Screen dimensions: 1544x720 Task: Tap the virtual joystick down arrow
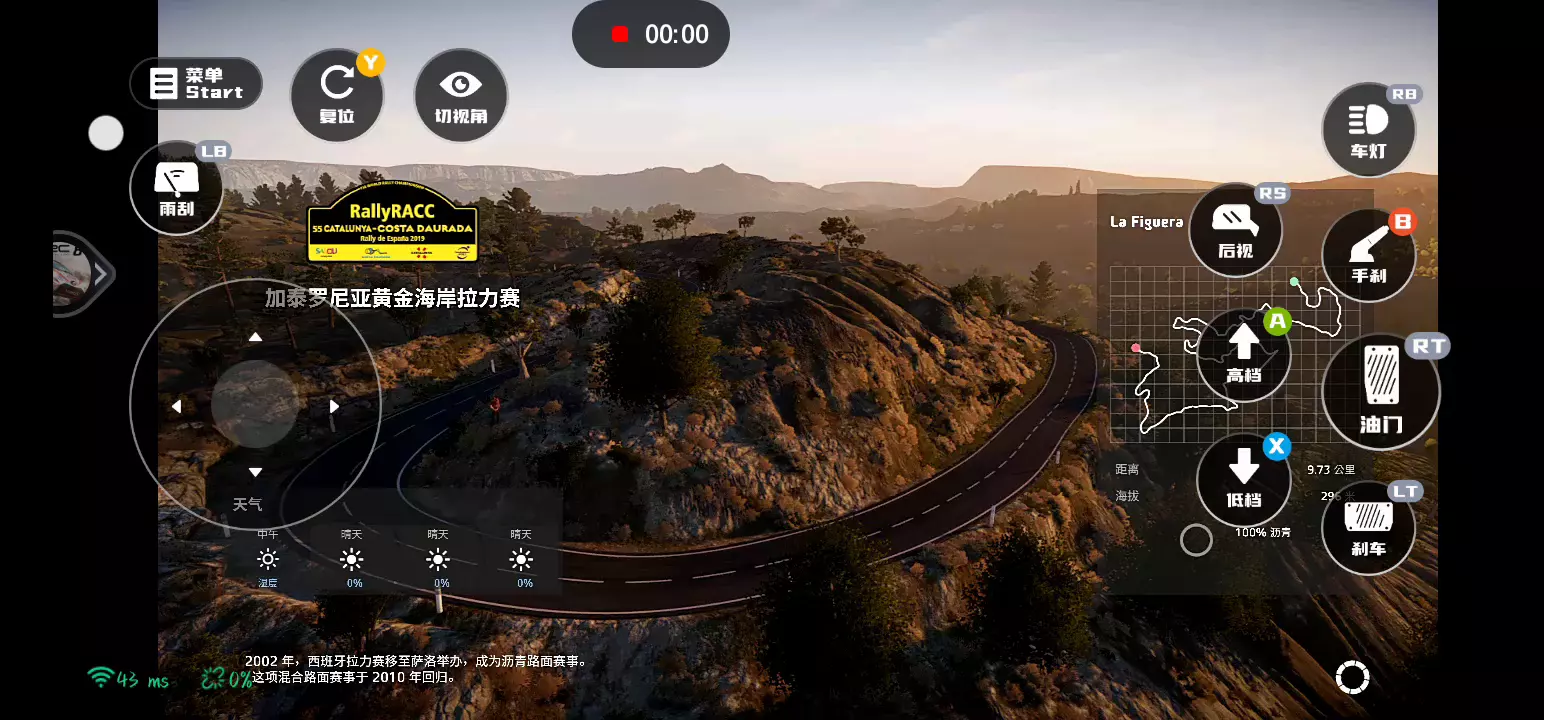click(255, 472)
